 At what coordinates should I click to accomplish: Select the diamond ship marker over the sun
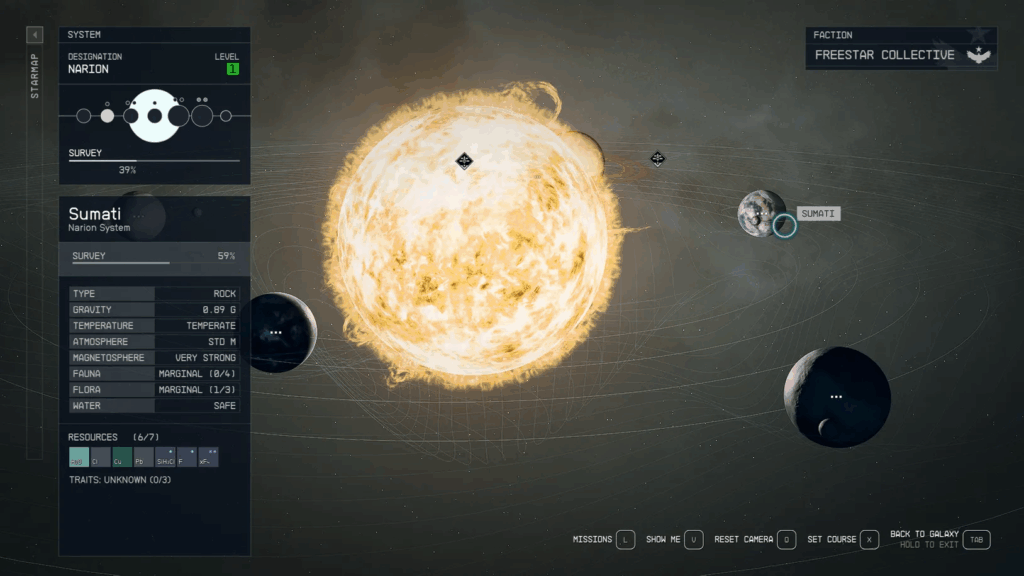point(464,160)
